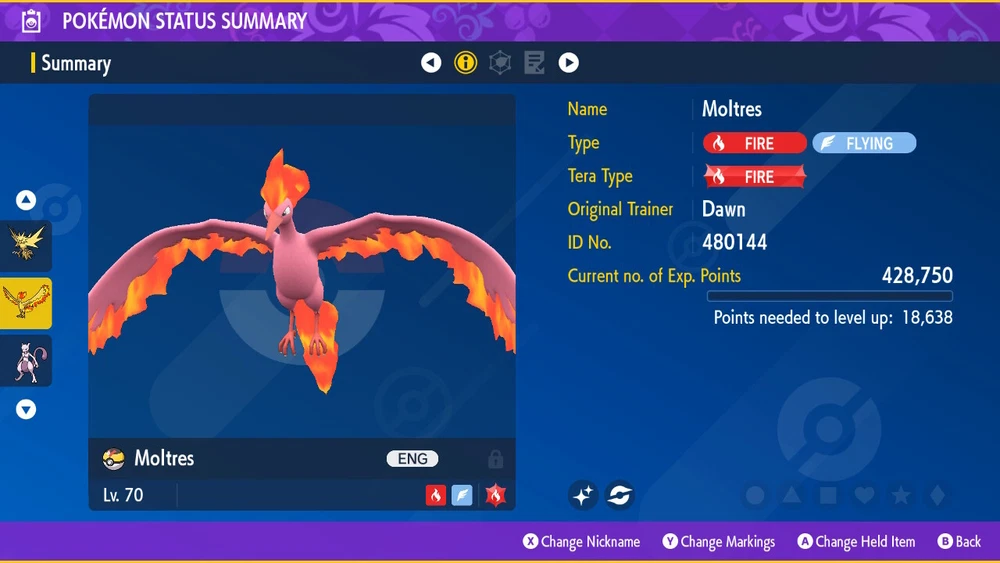Open Change Markings option
The height and width of the screenshot is (563, 1000).
pyautogui.click(x=718, y=542)
